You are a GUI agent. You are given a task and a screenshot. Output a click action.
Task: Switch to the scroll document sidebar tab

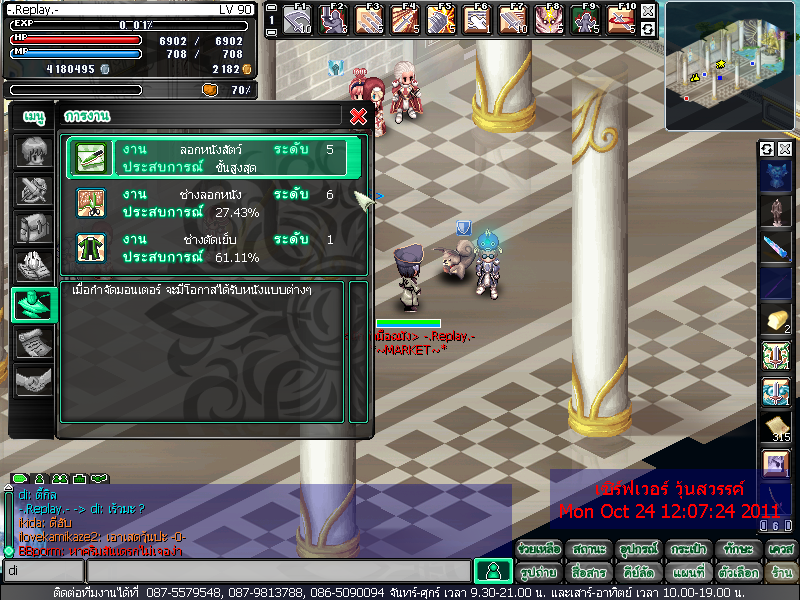32,342
